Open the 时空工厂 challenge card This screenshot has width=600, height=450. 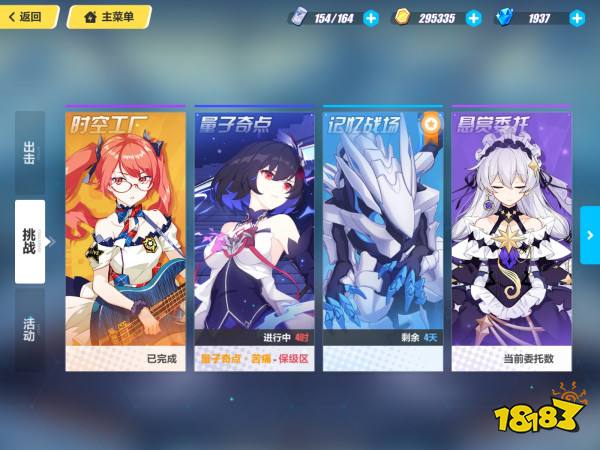tap(125, 238)
